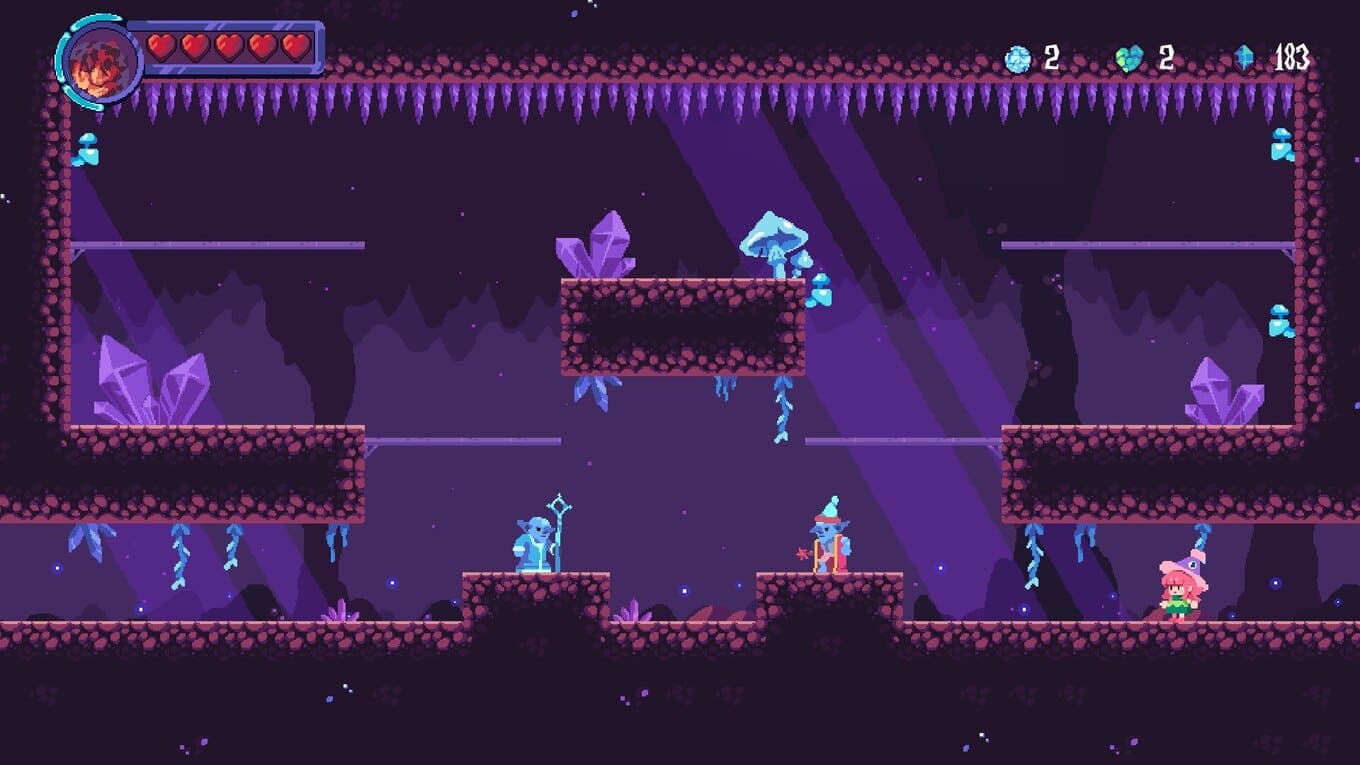Select the round light-blue orb icon
1360x765 pixels.
point(1017,59)
